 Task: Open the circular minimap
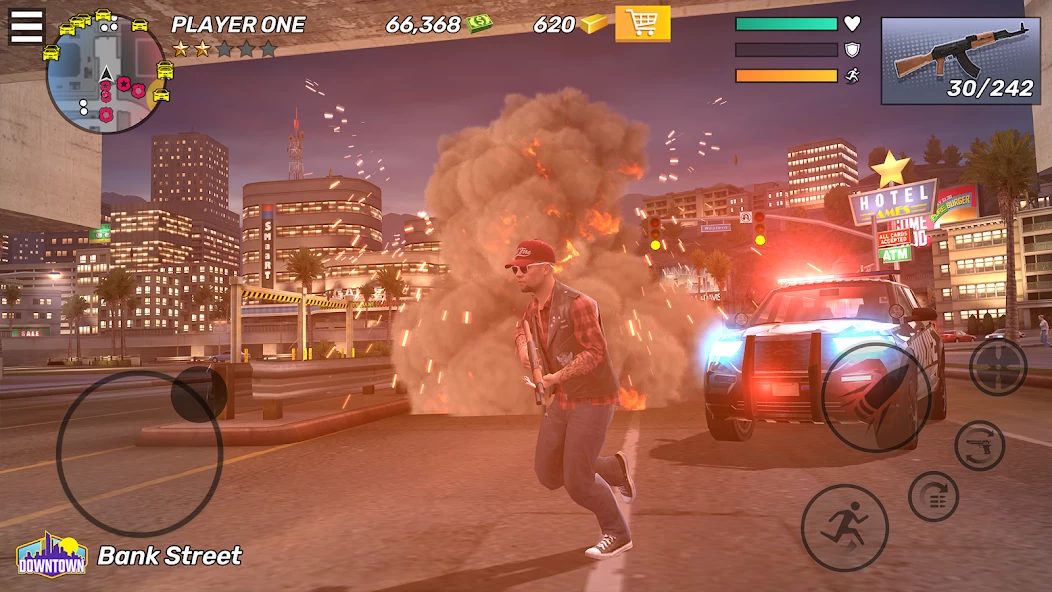point(105,75)
